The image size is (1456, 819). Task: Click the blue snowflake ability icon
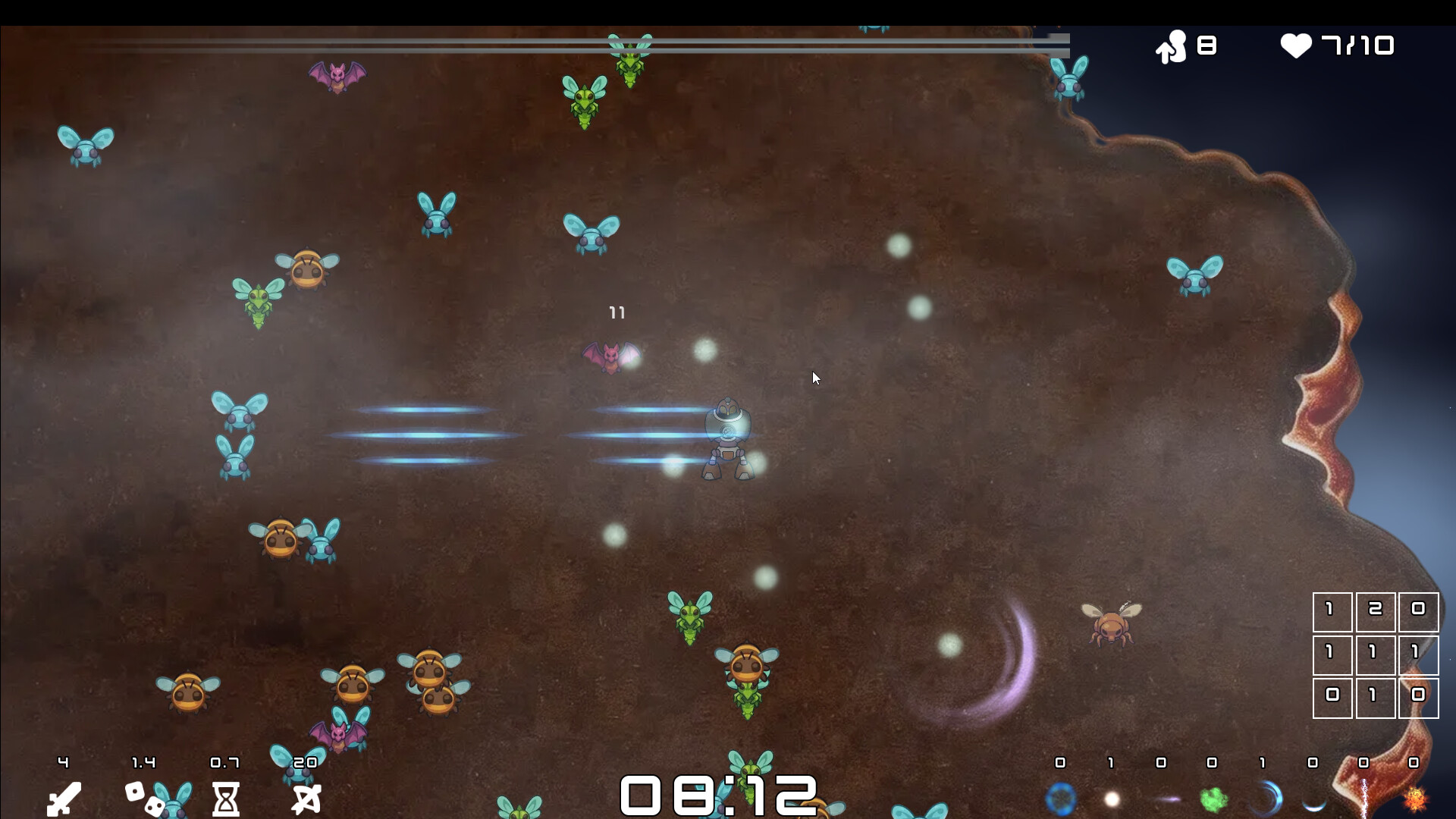pos(1062,797)
